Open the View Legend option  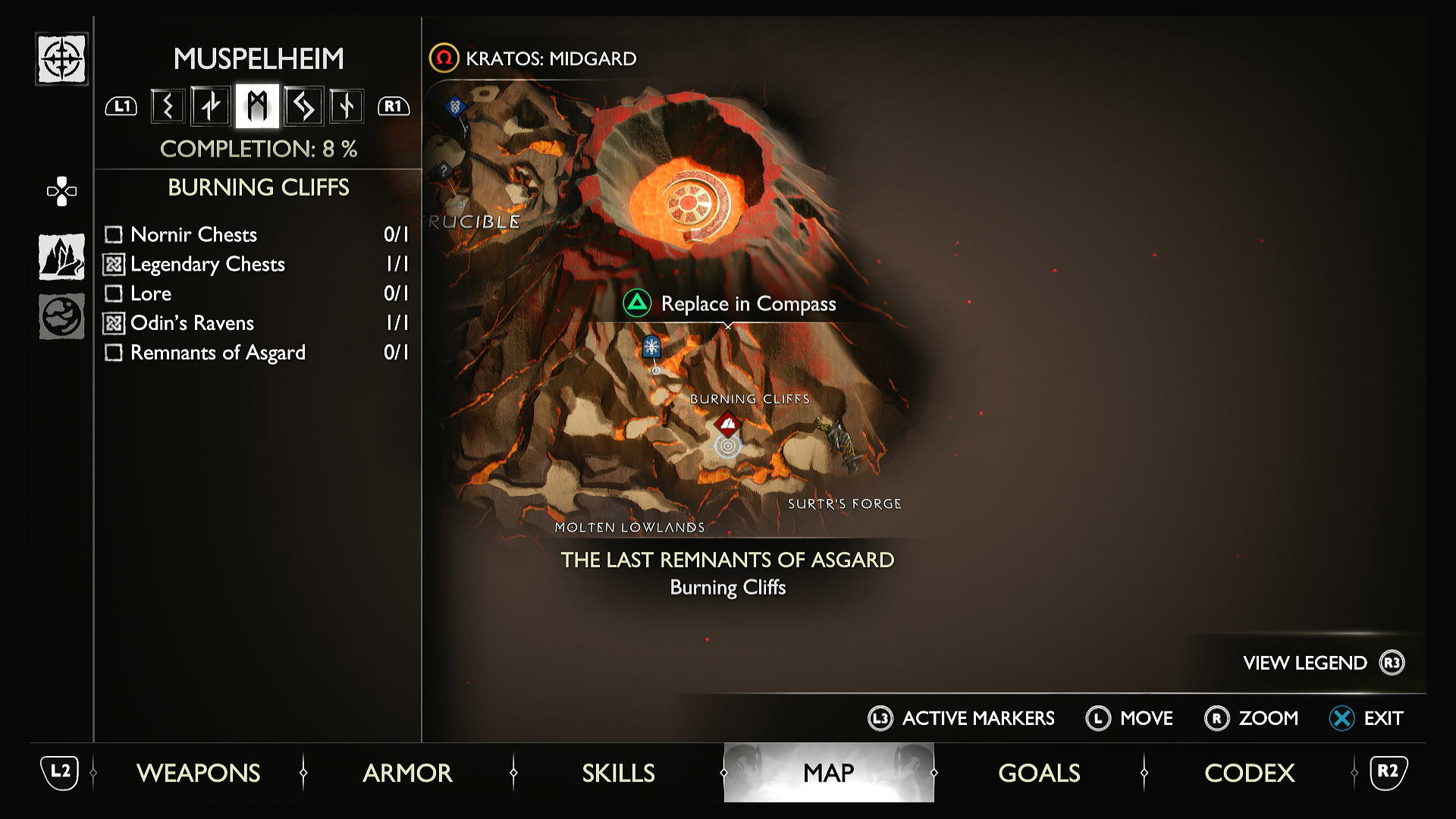(x=1323, y=663)
